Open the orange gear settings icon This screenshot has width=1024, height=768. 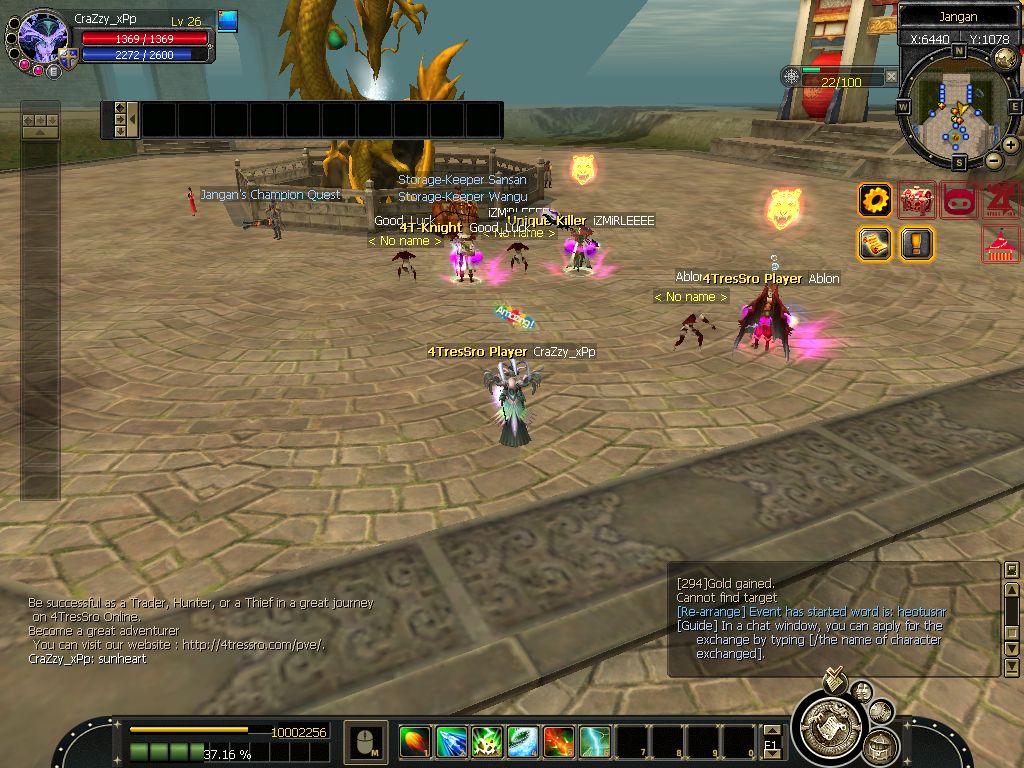pos(875,200)
